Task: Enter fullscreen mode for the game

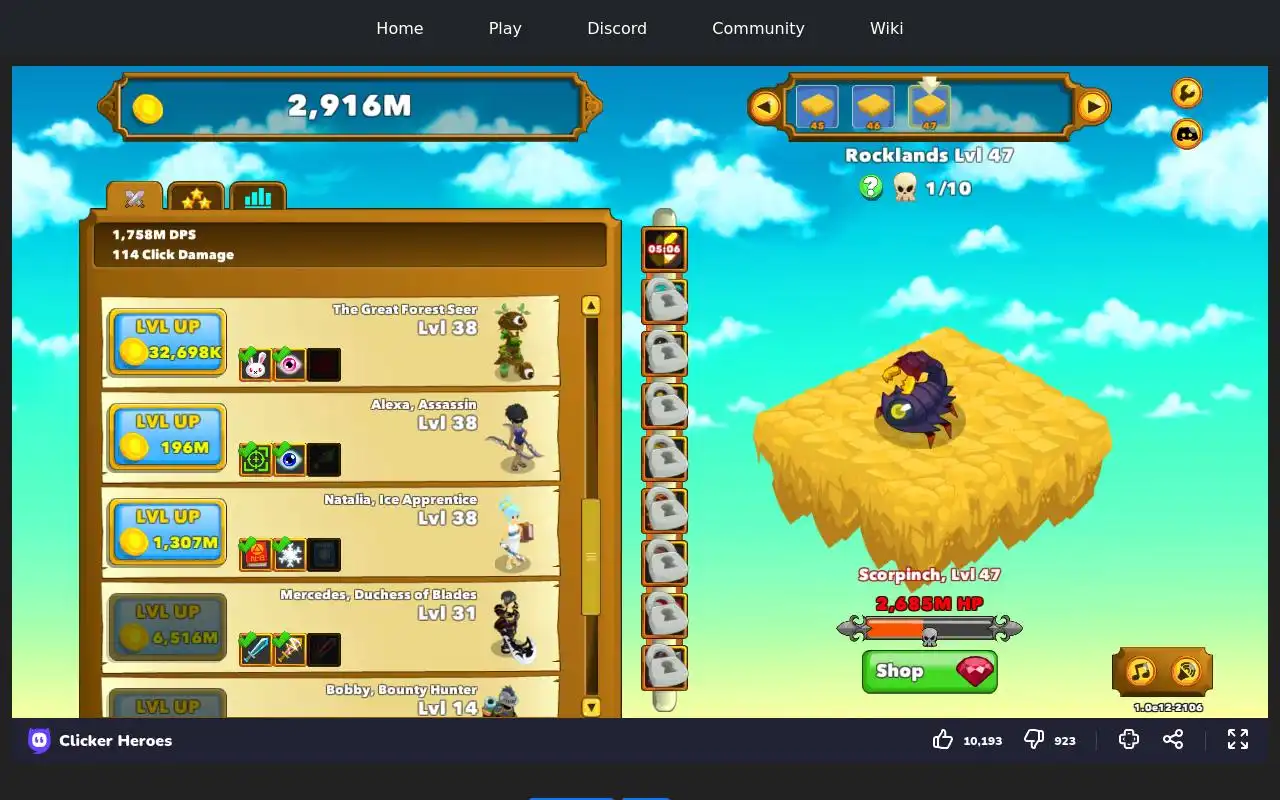Action: point(1238,739)
